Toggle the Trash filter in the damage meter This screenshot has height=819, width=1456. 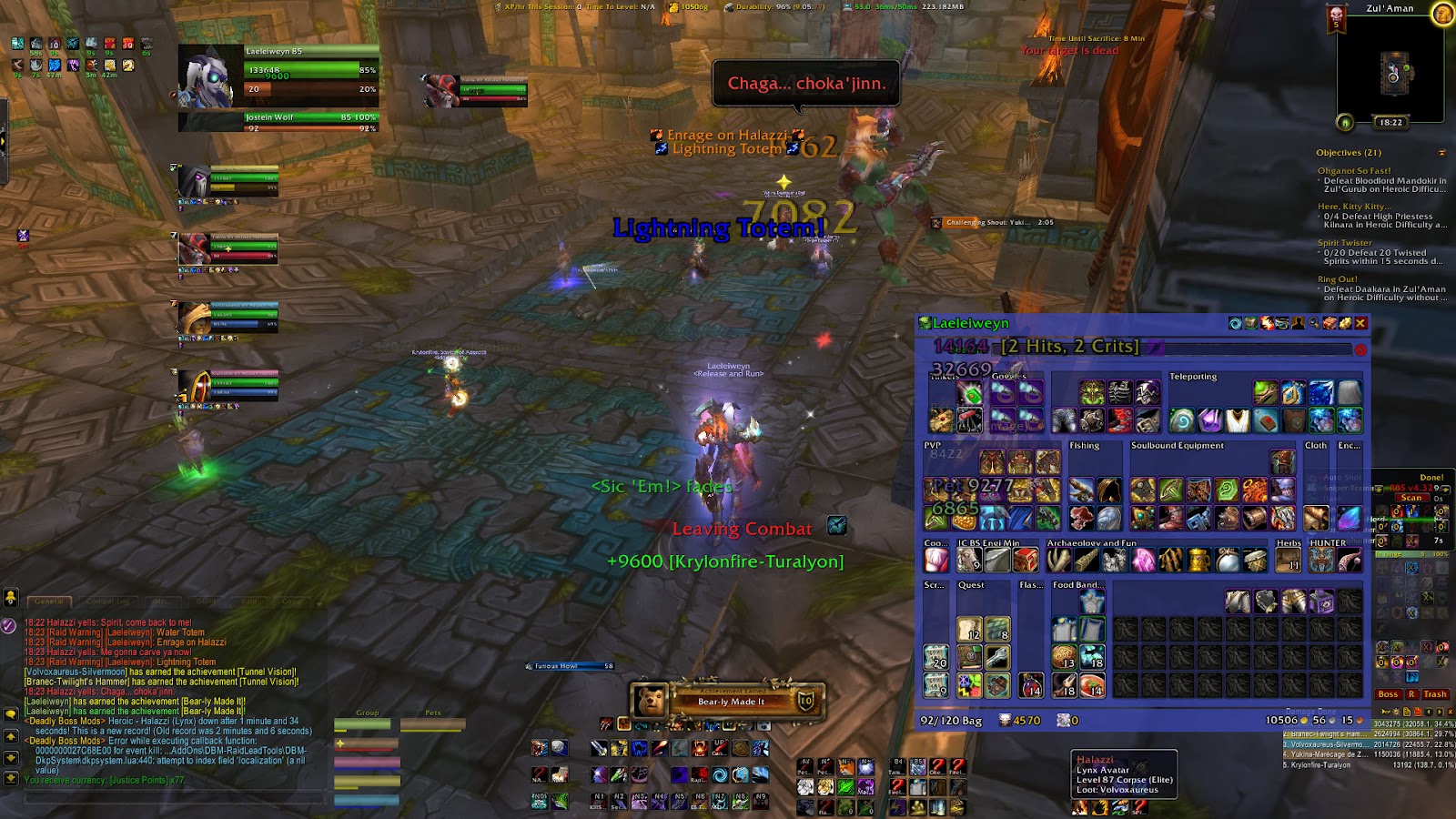(x=1435, y=694)
